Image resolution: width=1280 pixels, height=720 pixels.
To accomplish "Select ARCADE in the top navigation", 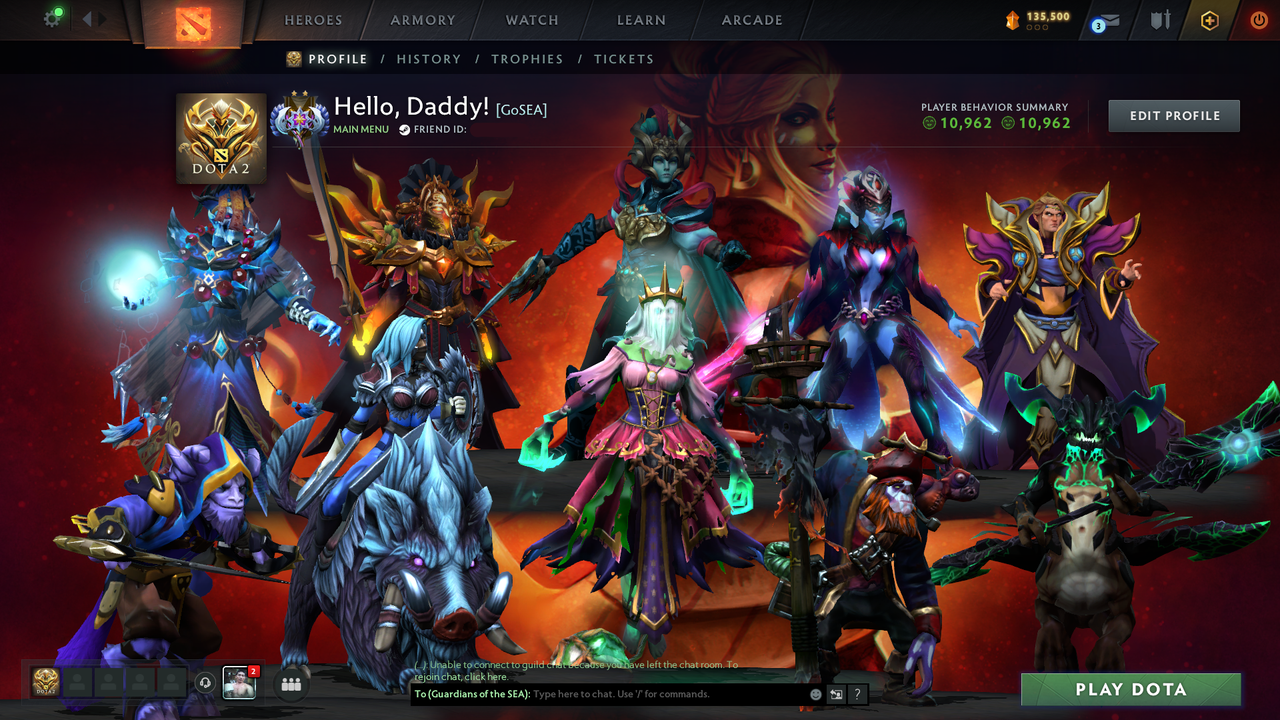I will [x=751, y=20].
